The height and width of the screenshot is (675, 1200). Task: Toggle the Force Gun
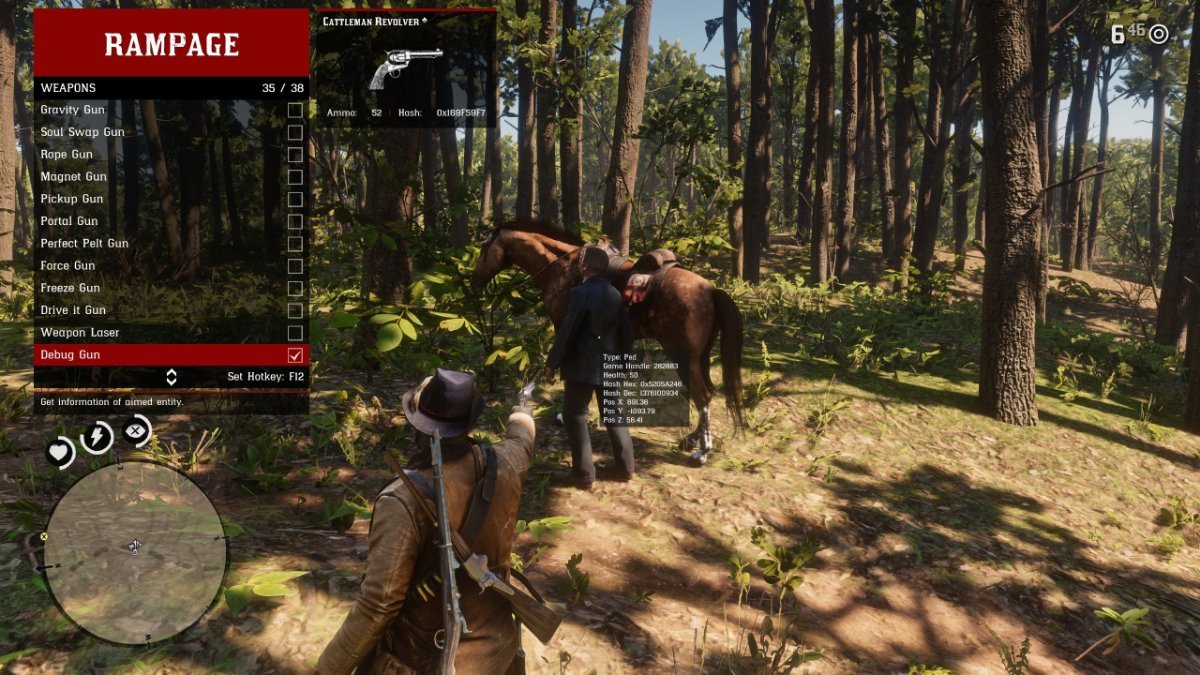point(295,266)
